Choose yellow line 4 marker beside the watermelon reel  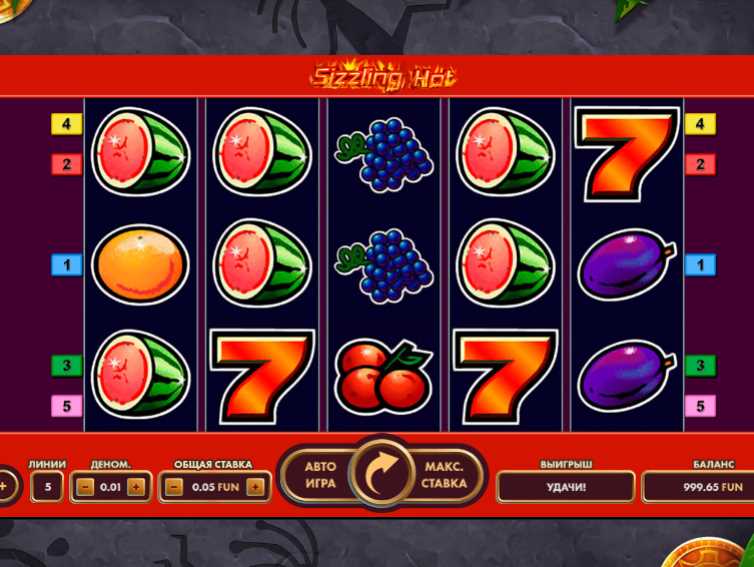(66, 124)
